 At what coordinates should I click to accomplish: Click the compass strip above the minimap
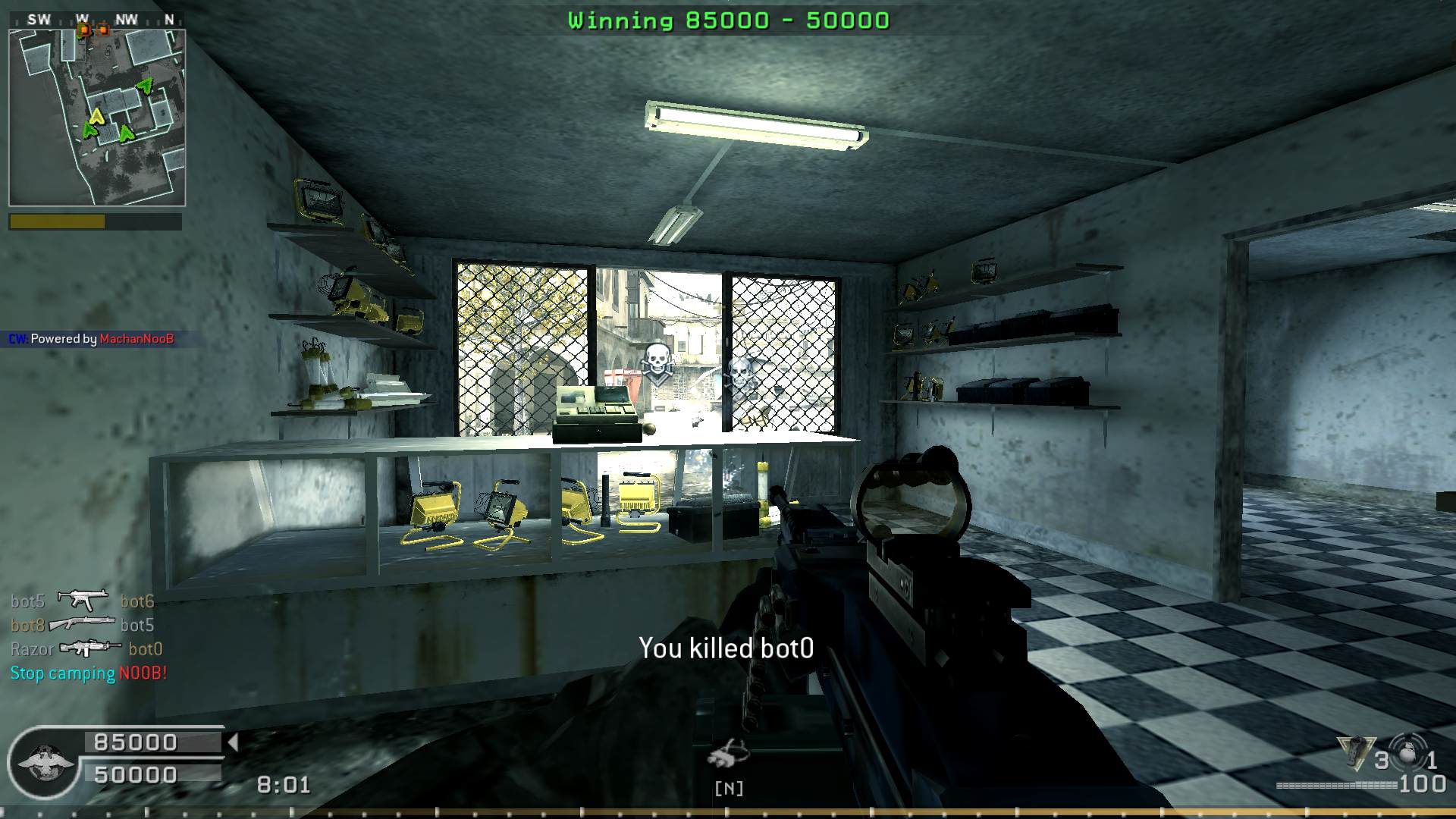pyautogui.click(x=97, y=20)
